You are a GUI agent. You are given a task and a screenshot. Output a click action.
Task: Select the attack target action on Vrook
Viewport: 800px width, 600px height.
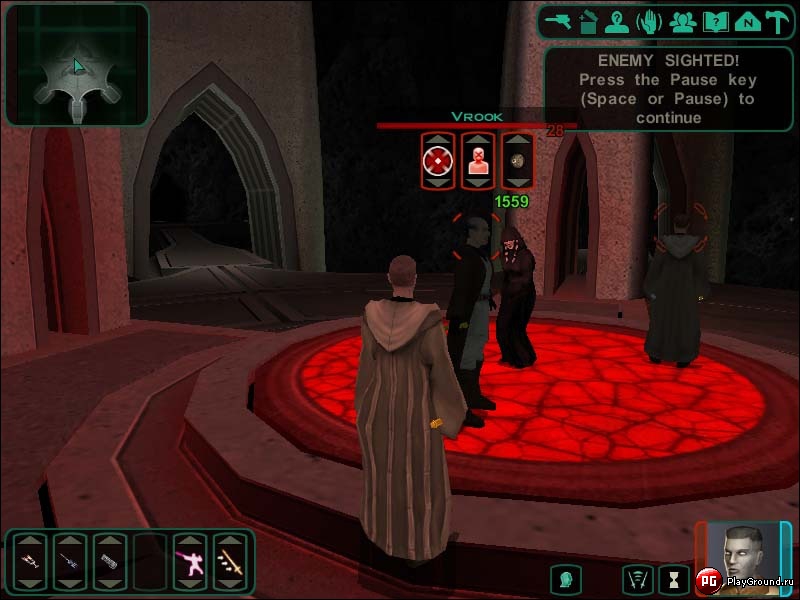[437, 160]
